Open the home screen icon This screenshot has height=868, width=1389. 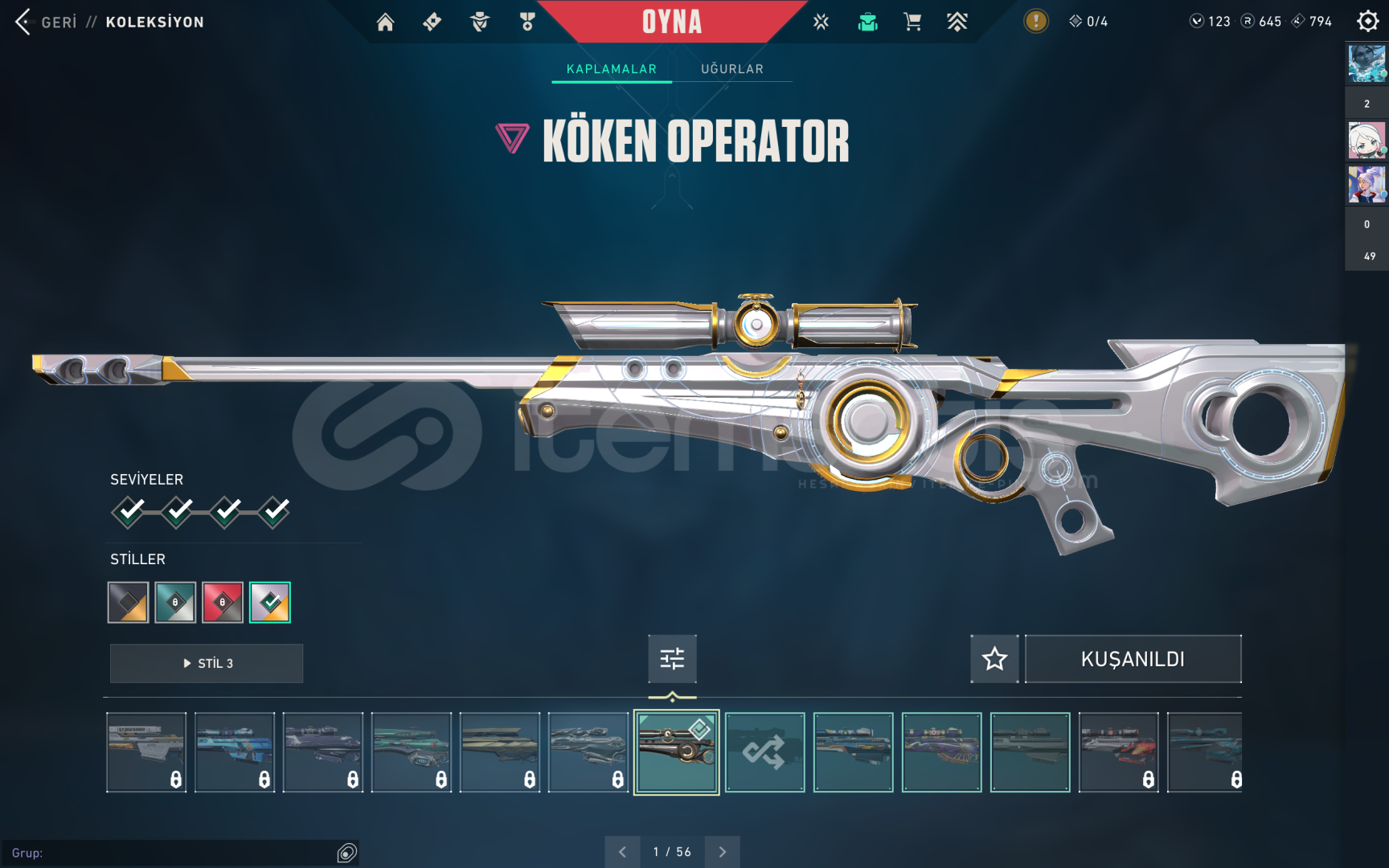386,22
